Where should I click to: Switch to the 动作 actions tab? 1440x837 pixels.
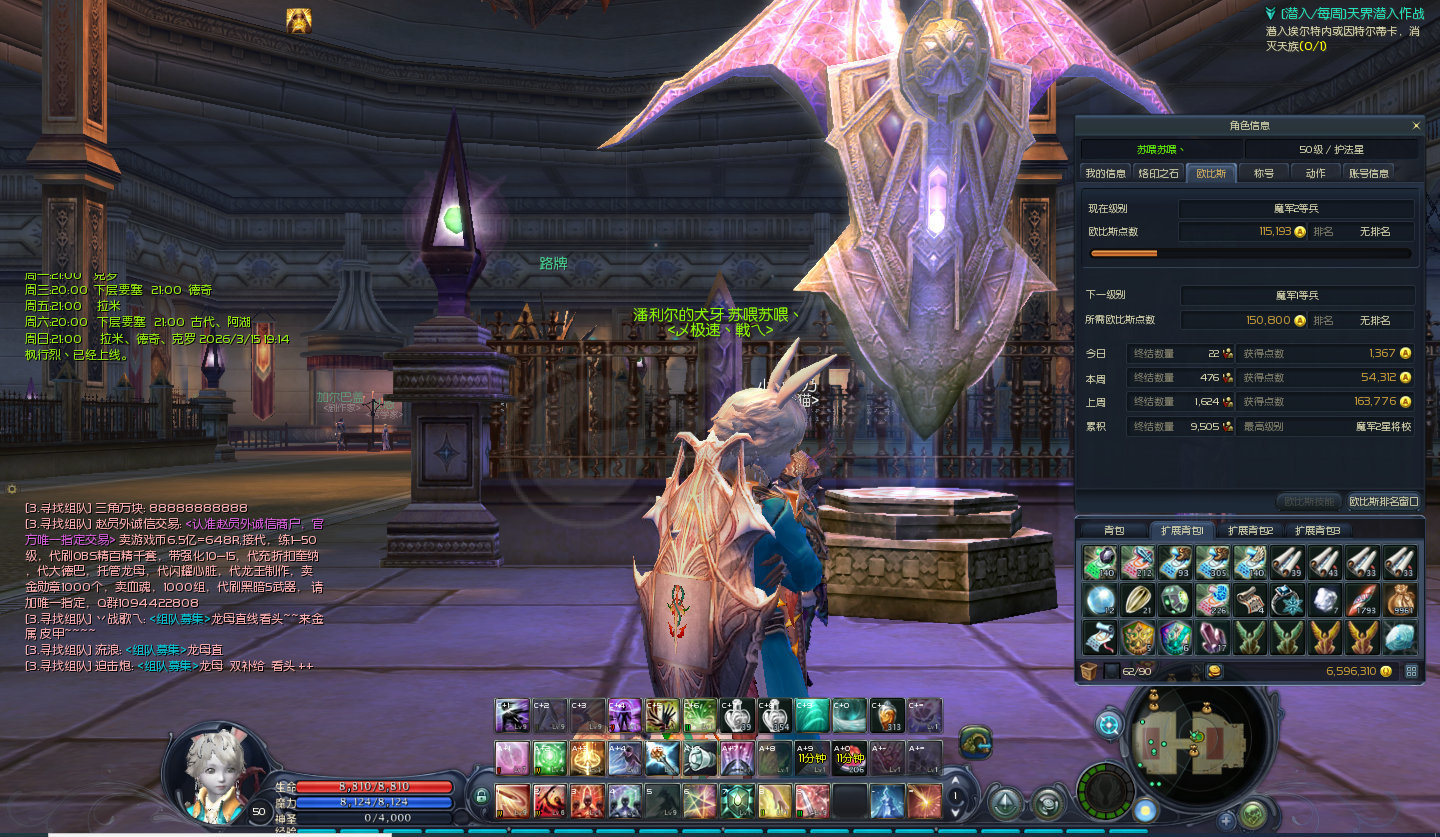[1316, 173]
